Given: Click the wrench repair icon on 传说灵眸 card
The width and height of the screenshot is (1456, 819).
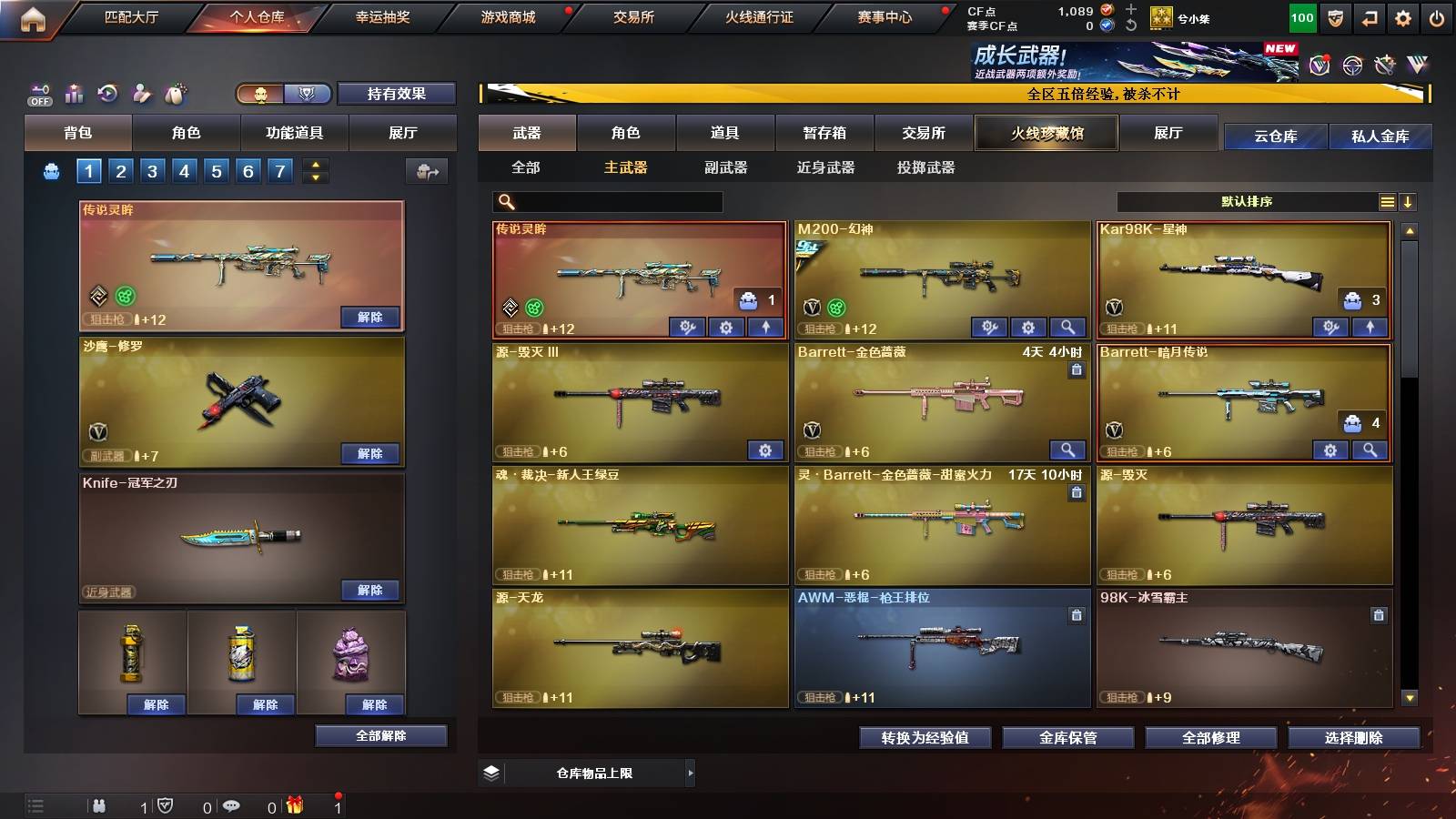Looking at the screenshot, I should point(688,326).
